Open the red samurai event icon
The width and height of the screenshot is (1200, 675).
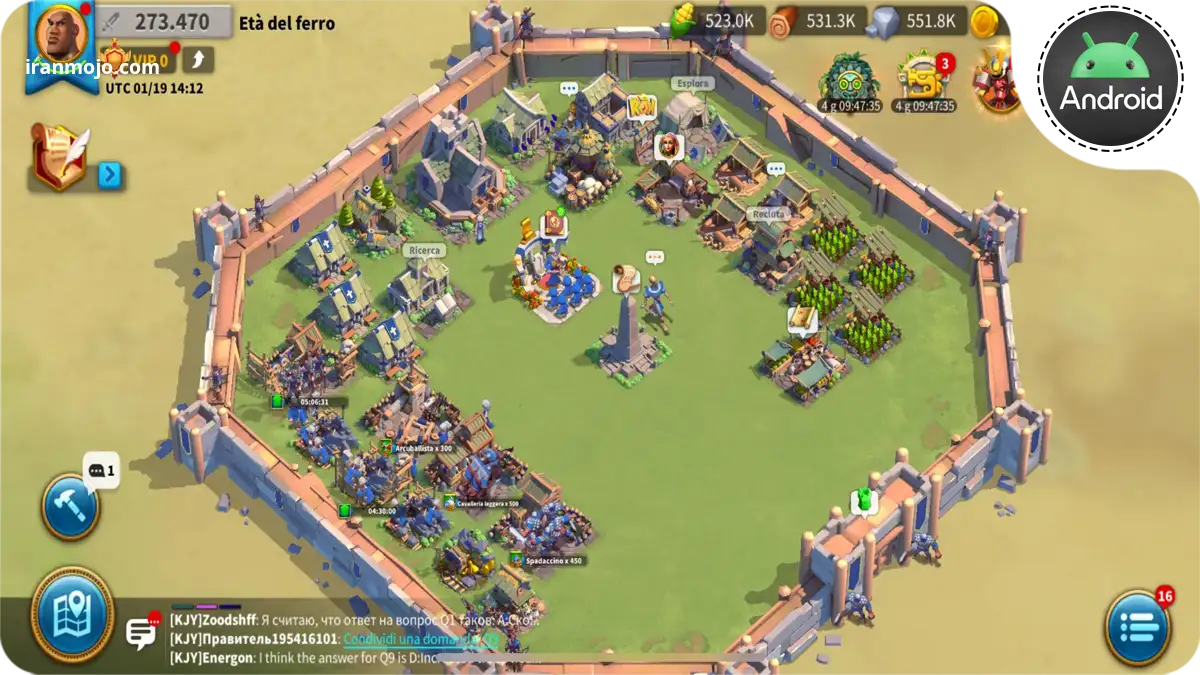pos(998,79)
